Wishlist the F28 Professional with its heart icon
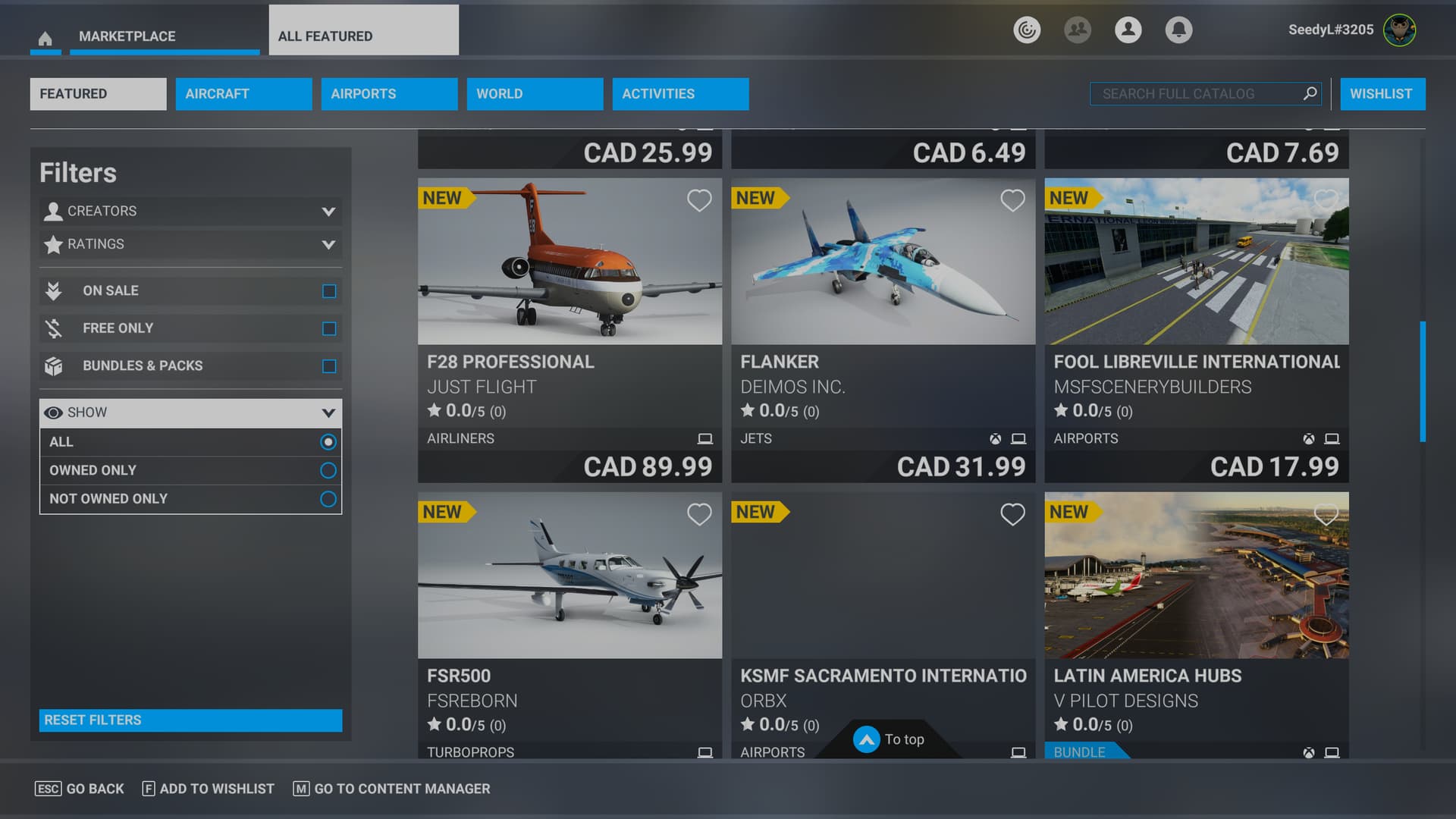 699,200
